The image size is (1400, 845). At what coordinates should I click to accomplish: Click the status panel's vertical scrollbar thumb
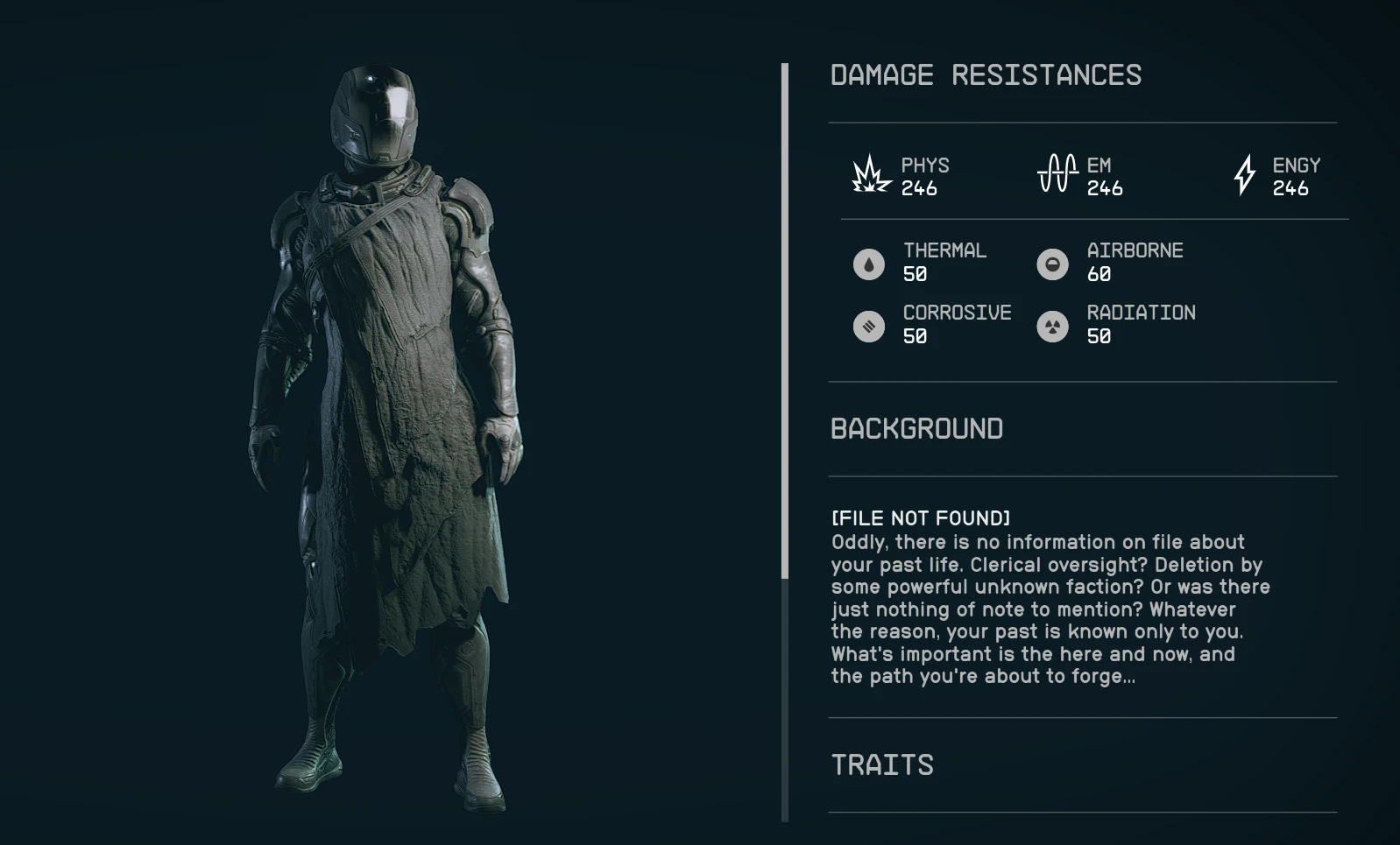point(785,320)
